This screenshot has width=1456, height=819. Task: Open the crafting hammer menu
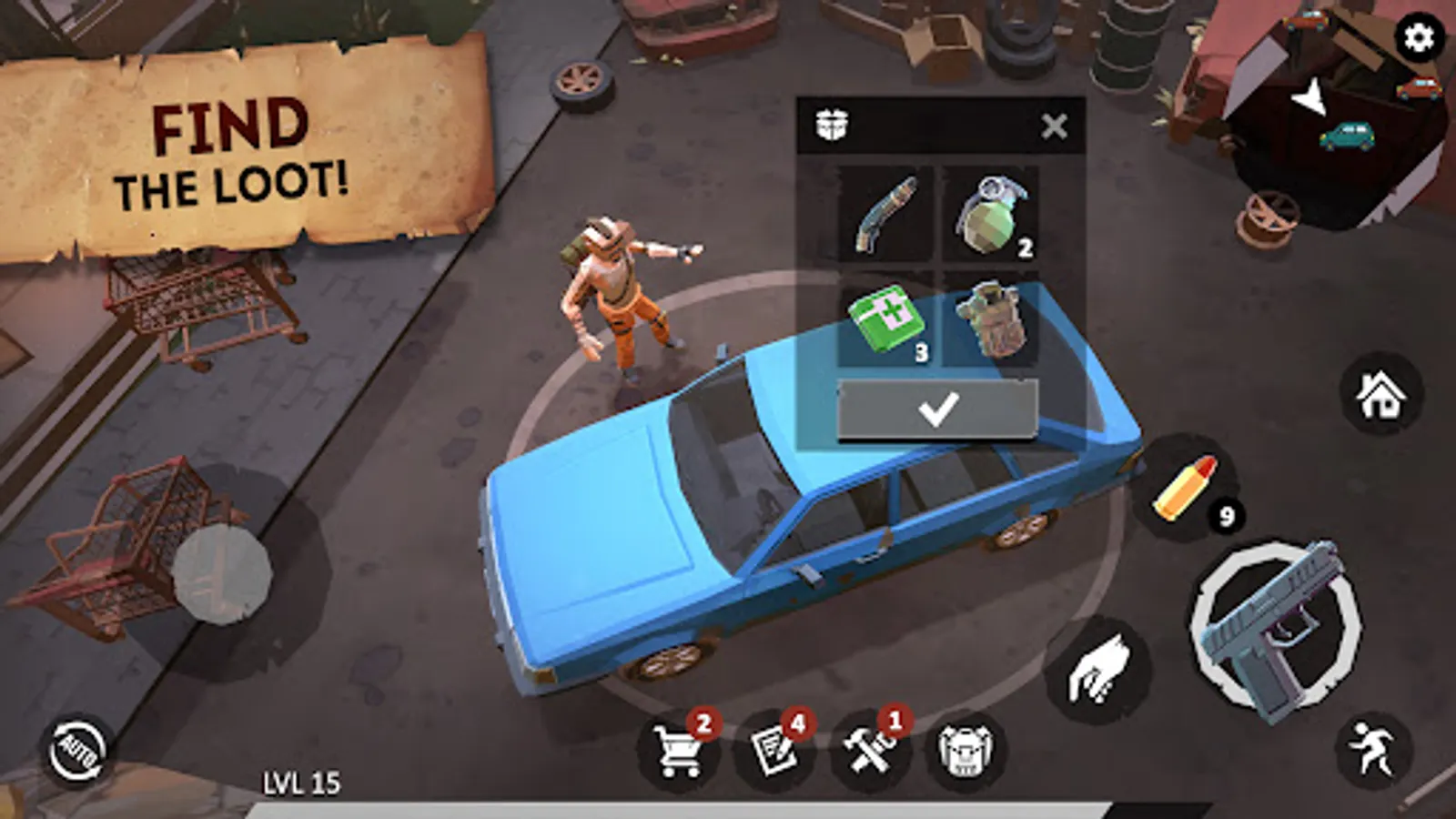pos(871,751)
